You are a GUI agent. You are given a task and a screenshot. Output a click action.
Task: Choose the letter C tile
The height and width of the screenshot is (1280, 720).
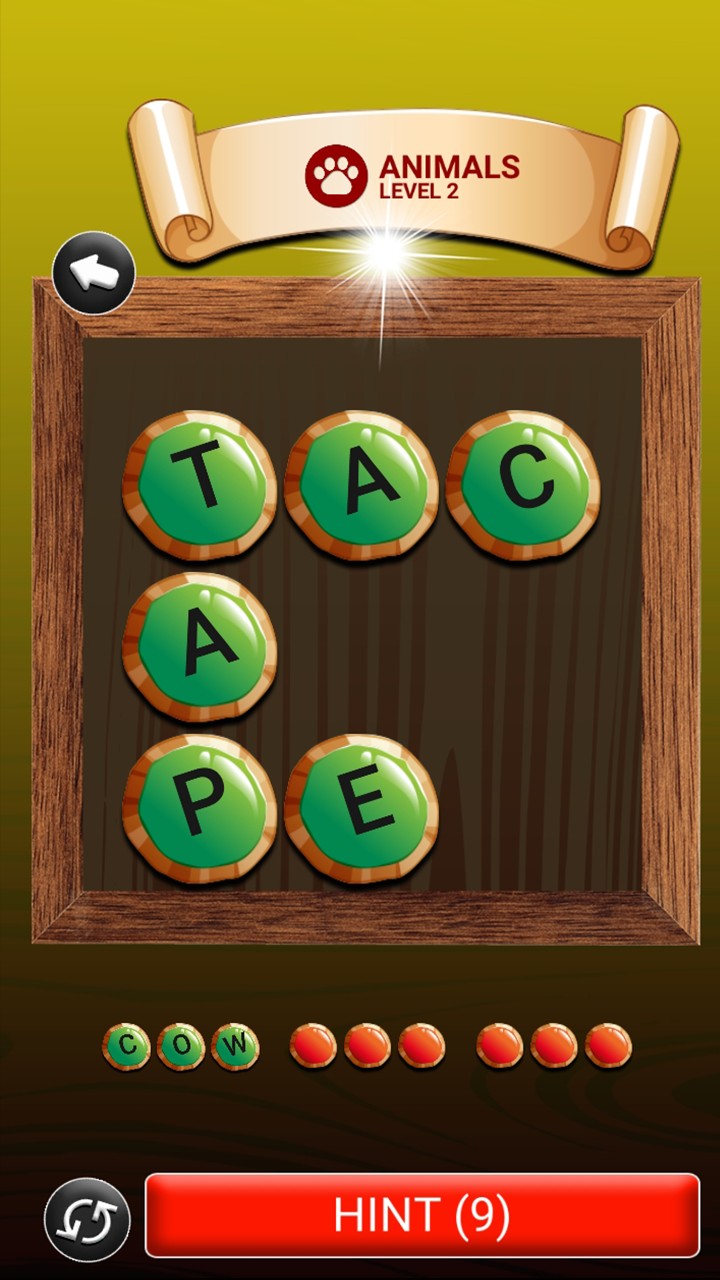click(x=523, y=485)
